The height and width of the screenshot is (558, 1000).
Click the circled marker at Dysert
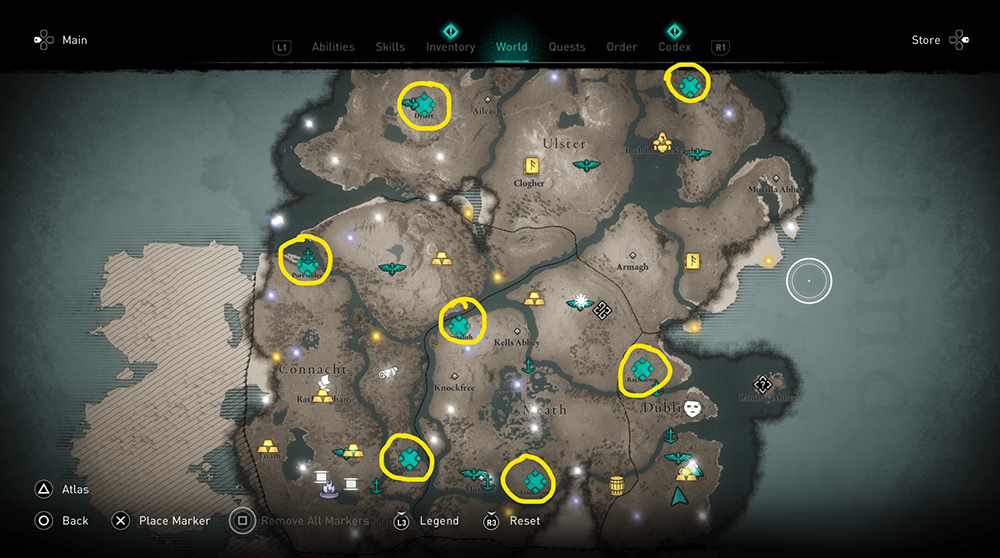[x=424, y=103]
